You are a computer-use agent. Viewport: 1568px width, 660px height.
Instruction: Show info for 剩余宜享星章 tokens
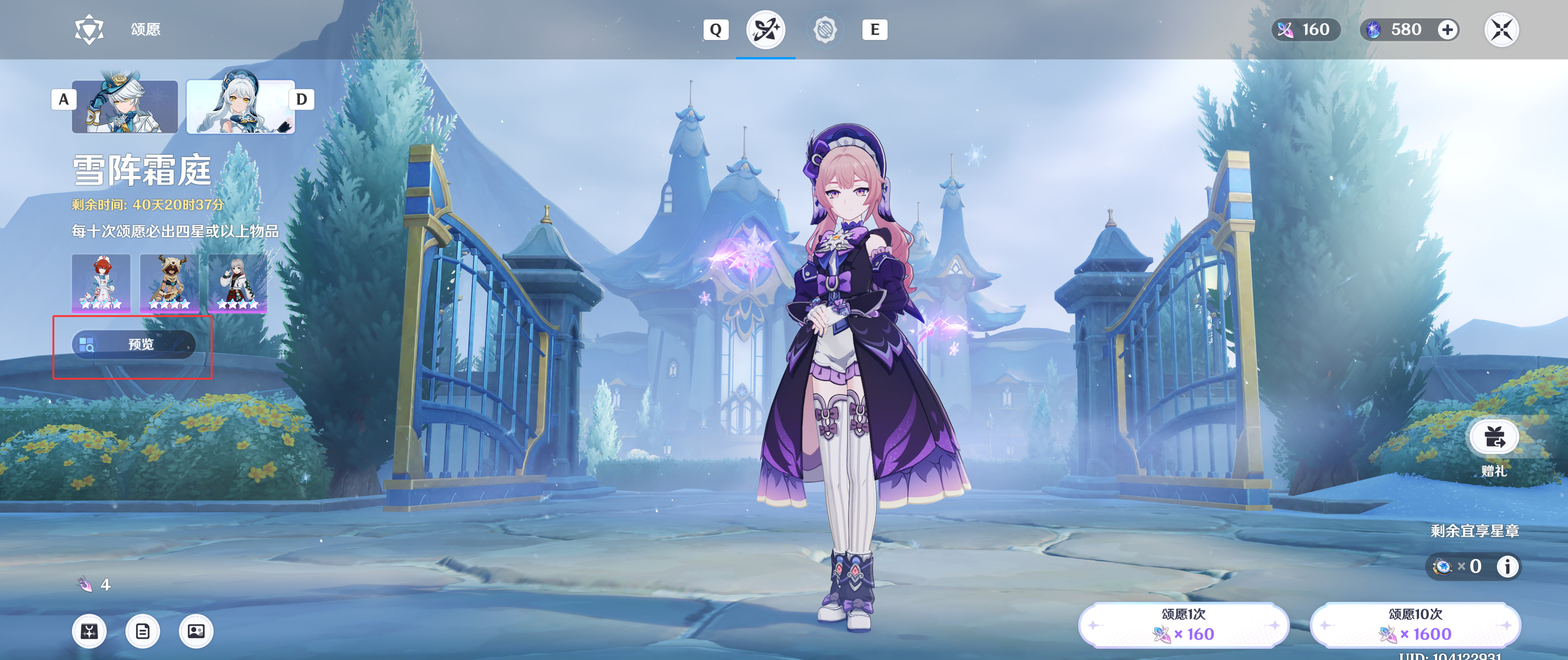tap(1507, 566)
